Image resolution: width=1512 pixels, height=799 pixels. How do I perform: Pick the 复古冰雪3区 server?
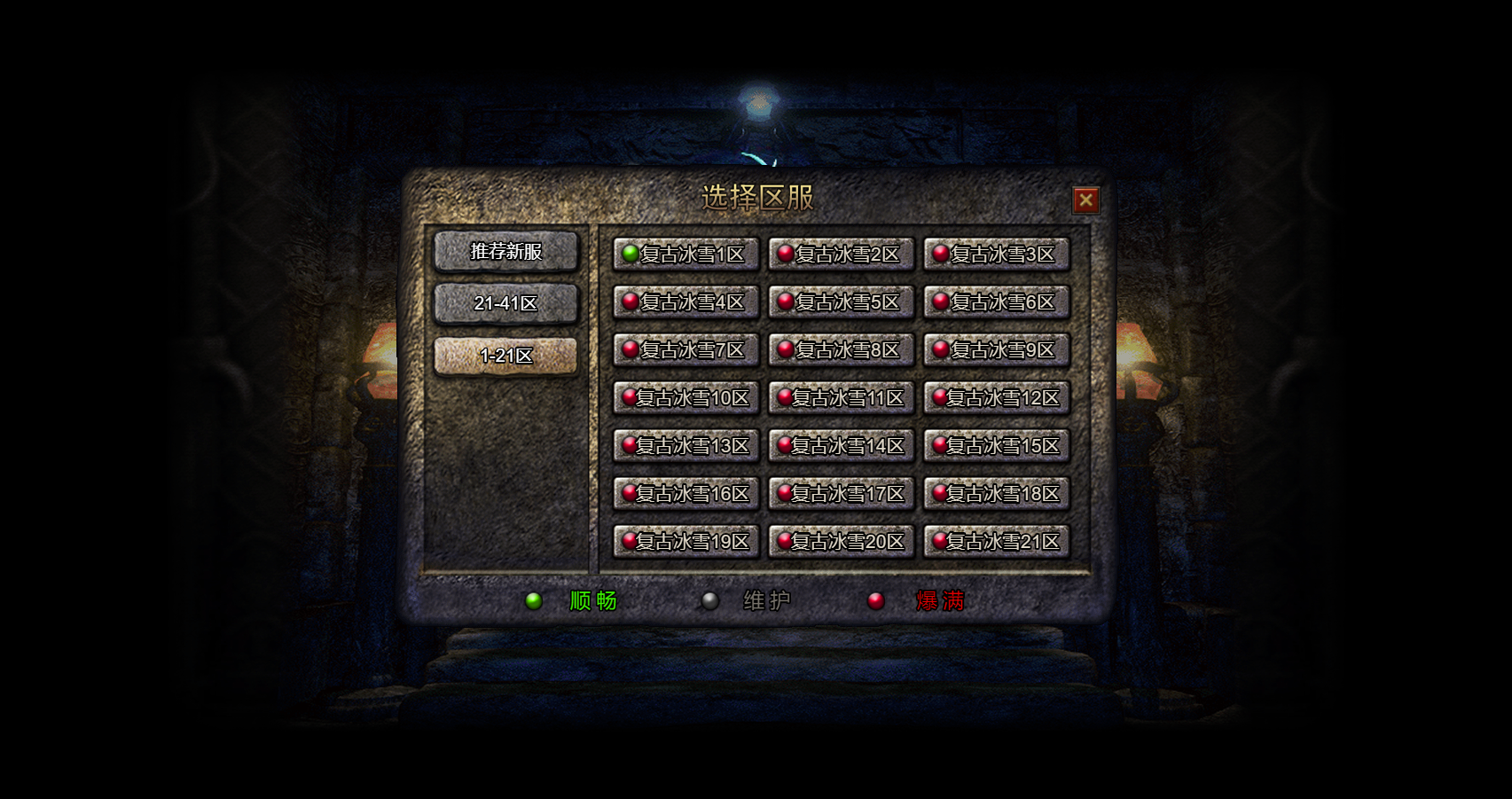coord(996,255)
